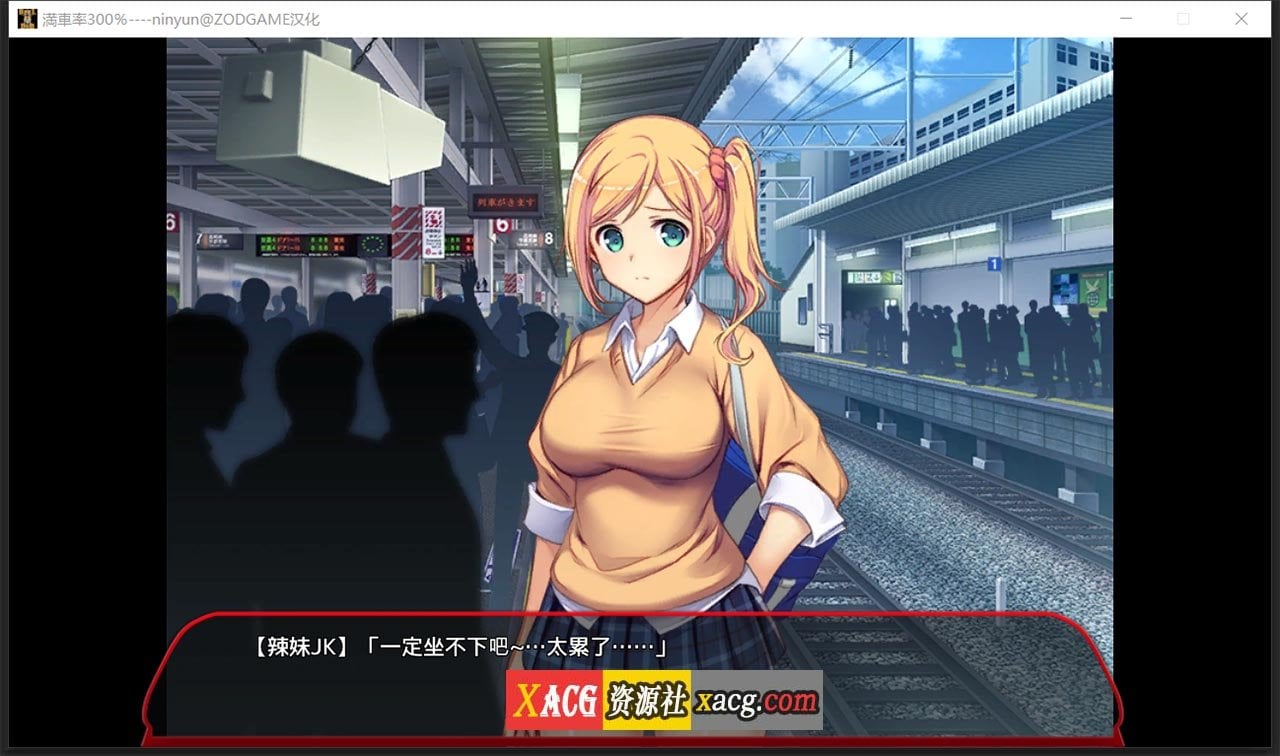Click the green circled 6 platform icon
Image resolution: width=1280 pixels, height=756 pixels.
503,224
